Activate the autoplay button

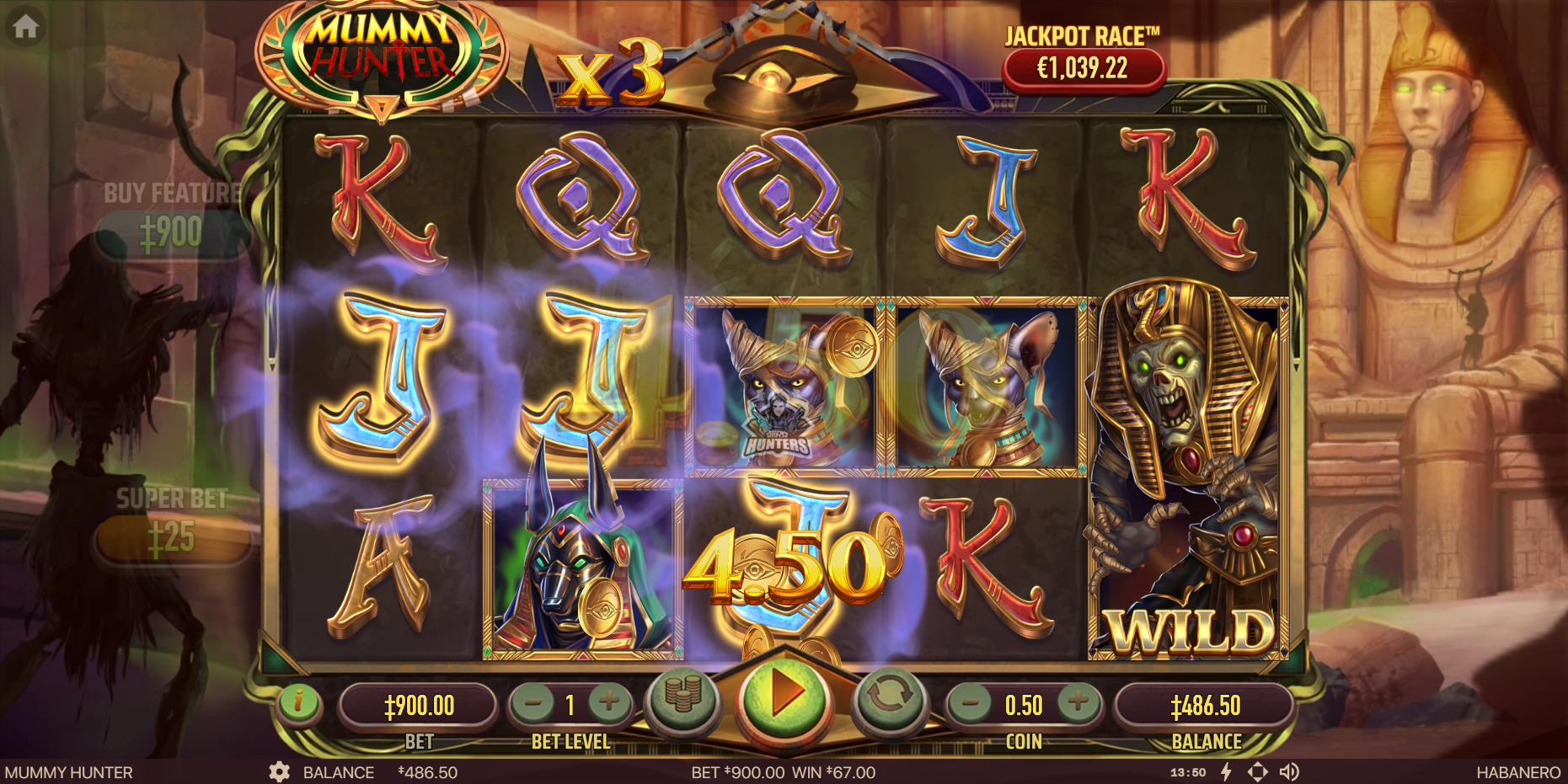click(889, 698)
